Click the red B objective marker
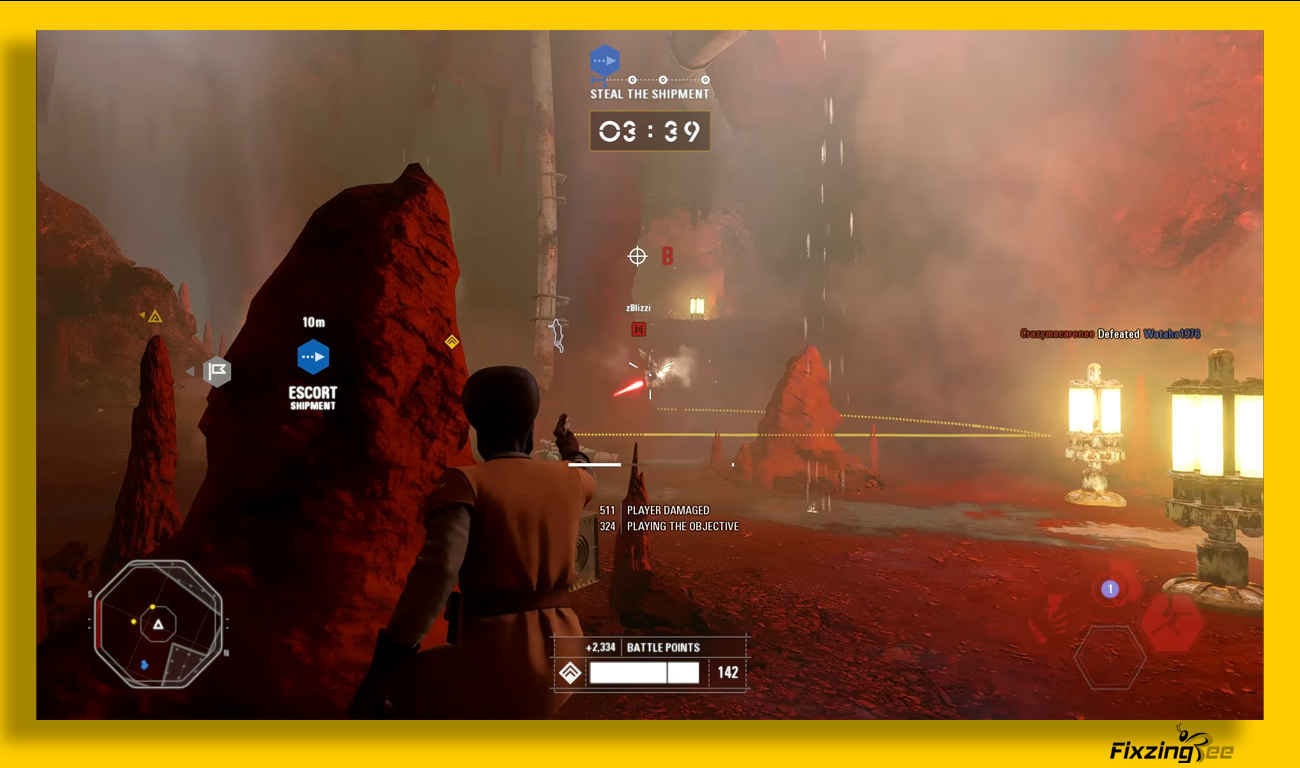Viewport: 1300px width, 768px height. coord(667,257)
